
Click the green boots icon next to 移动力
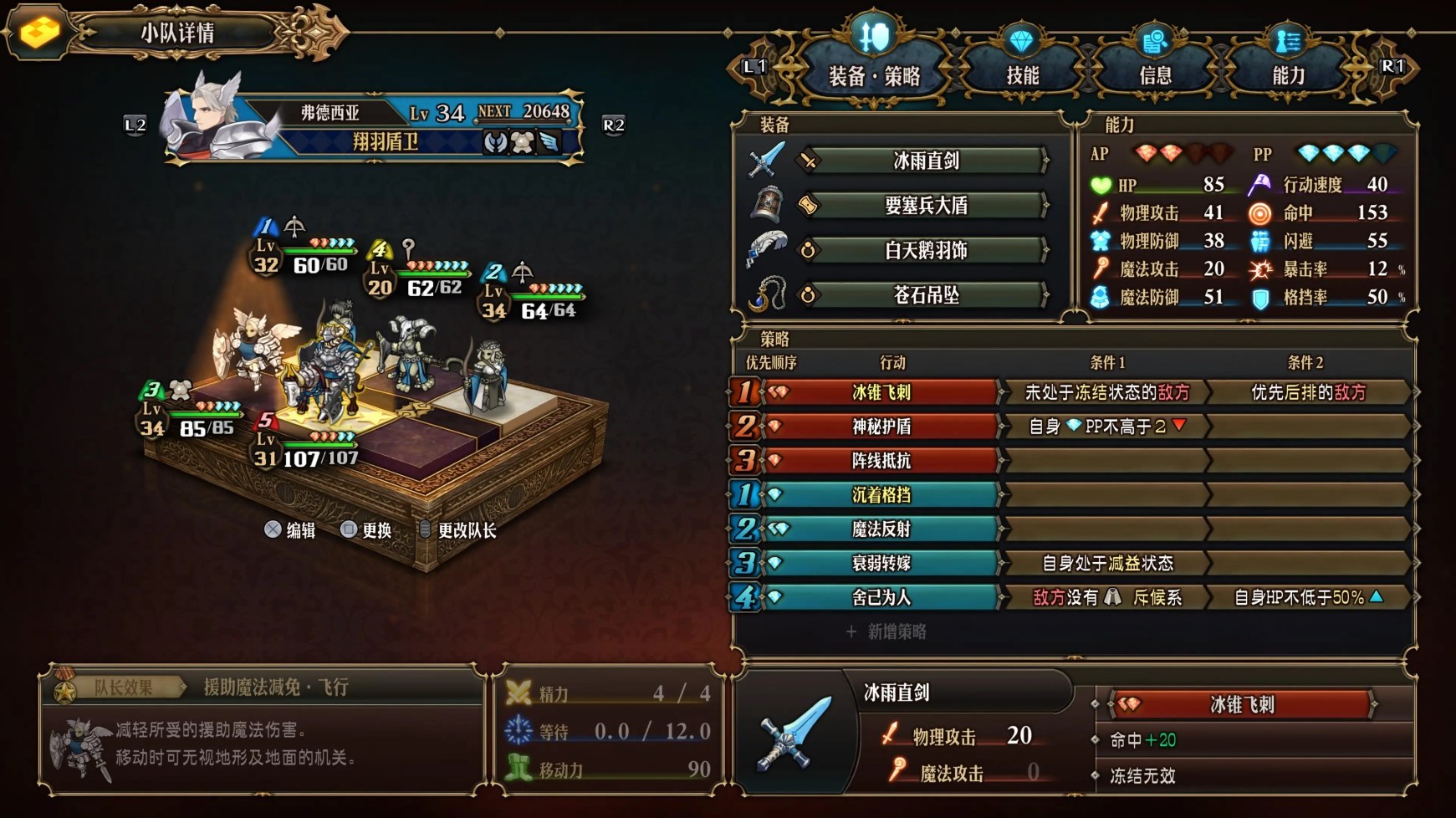(x=519, y=764)
